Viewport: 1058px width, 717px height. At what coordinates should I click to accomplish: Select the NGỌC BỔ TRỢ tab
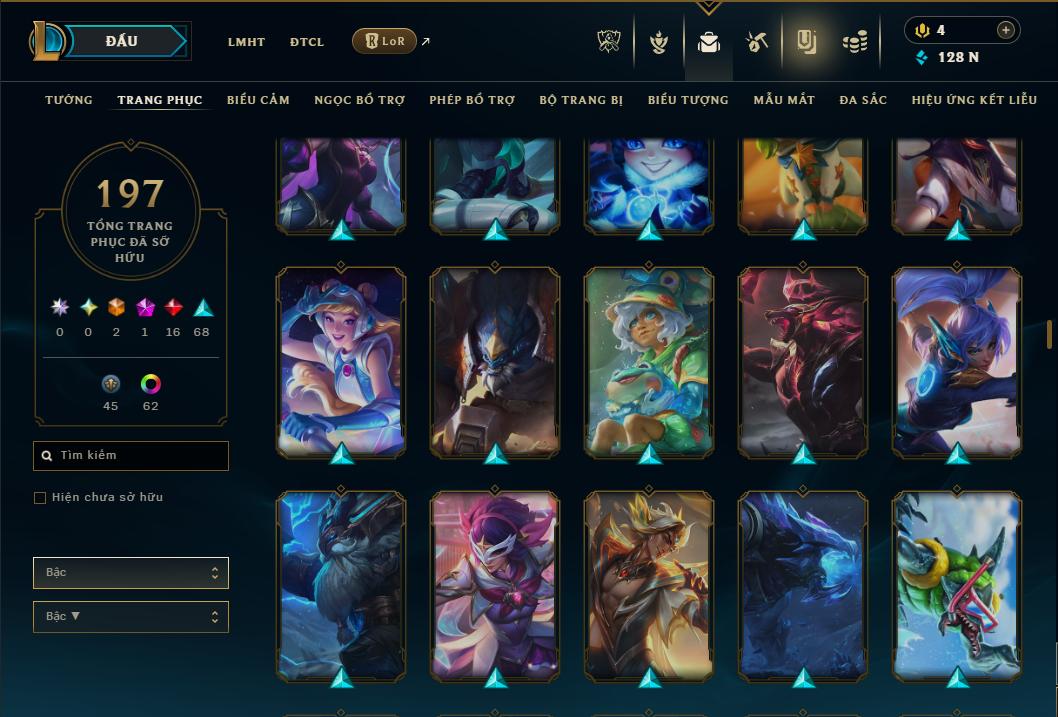point(359,100)
